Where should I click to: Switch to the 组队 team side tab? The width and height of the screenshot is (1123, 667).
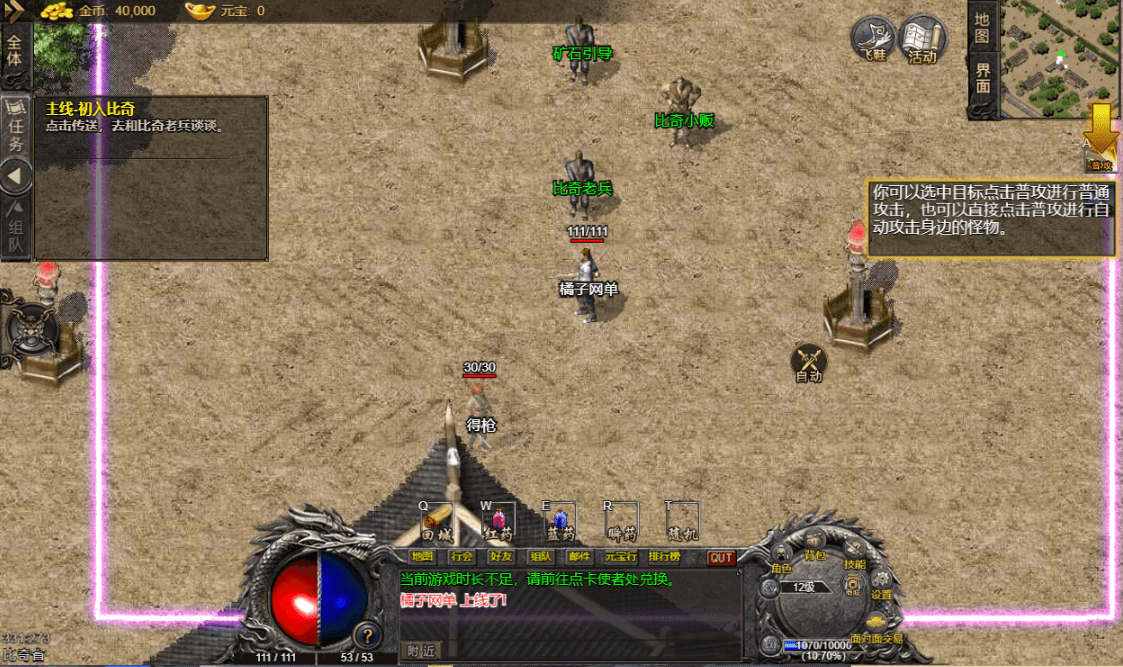click(17, 230)
